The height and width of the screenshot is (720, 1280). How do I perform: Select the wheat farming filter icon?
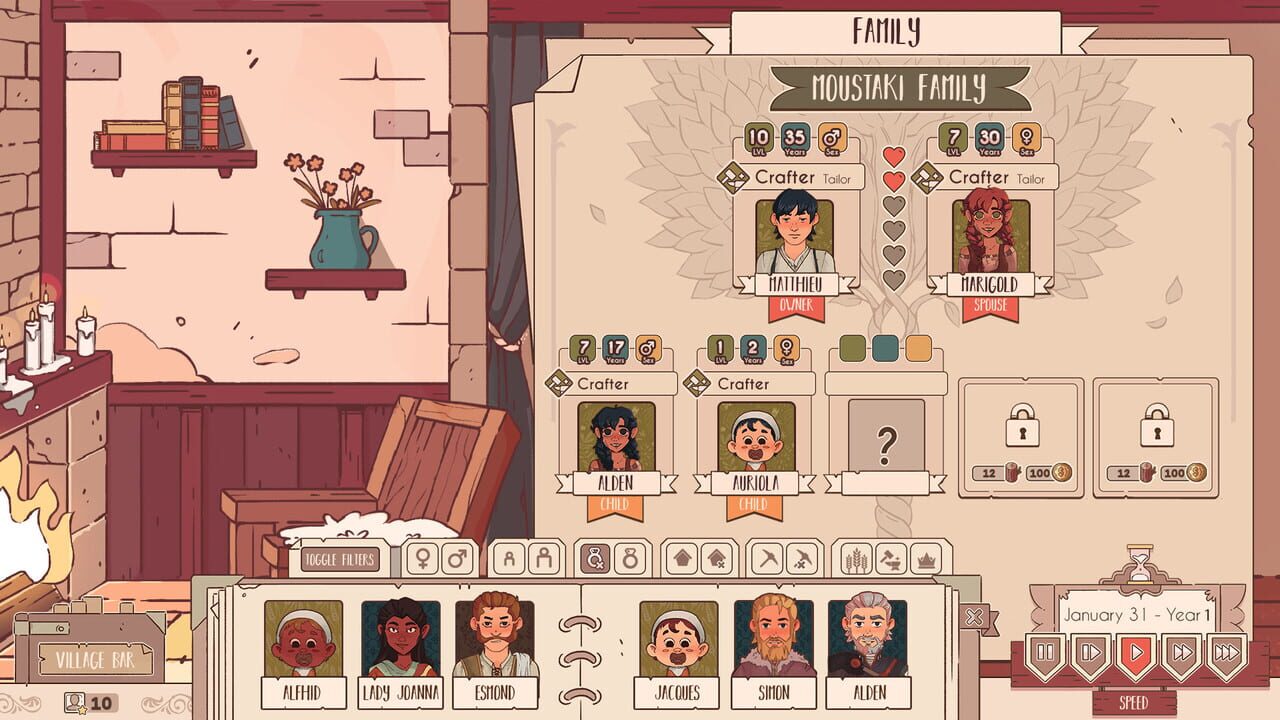pos(858,557)
